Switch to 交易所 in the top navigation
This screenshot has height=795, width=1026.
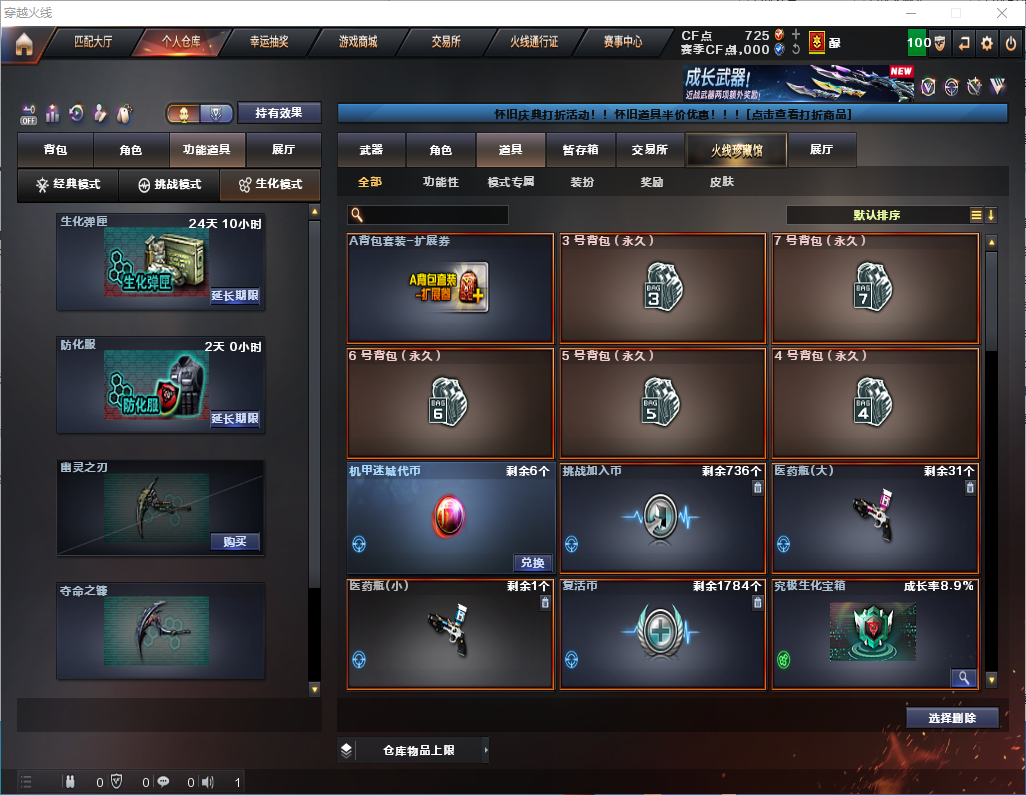coord(446,42)
